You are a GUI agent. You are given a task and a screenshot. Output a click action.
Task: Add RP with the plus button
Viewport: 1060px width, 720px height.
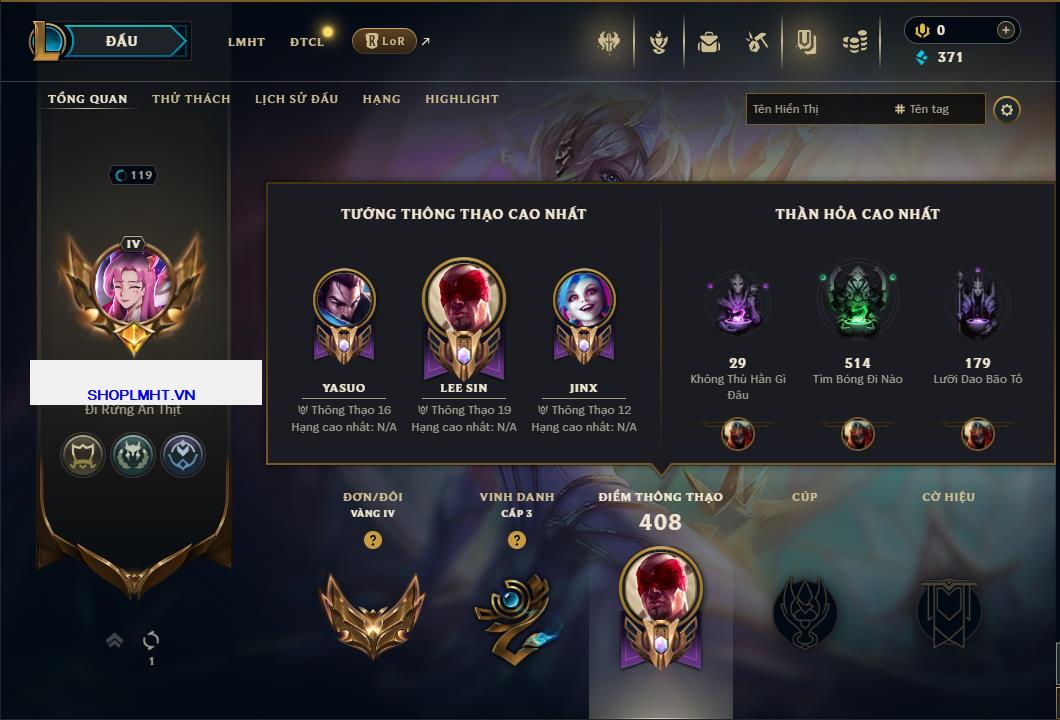pyautogui.click(x=1005, y=30)
